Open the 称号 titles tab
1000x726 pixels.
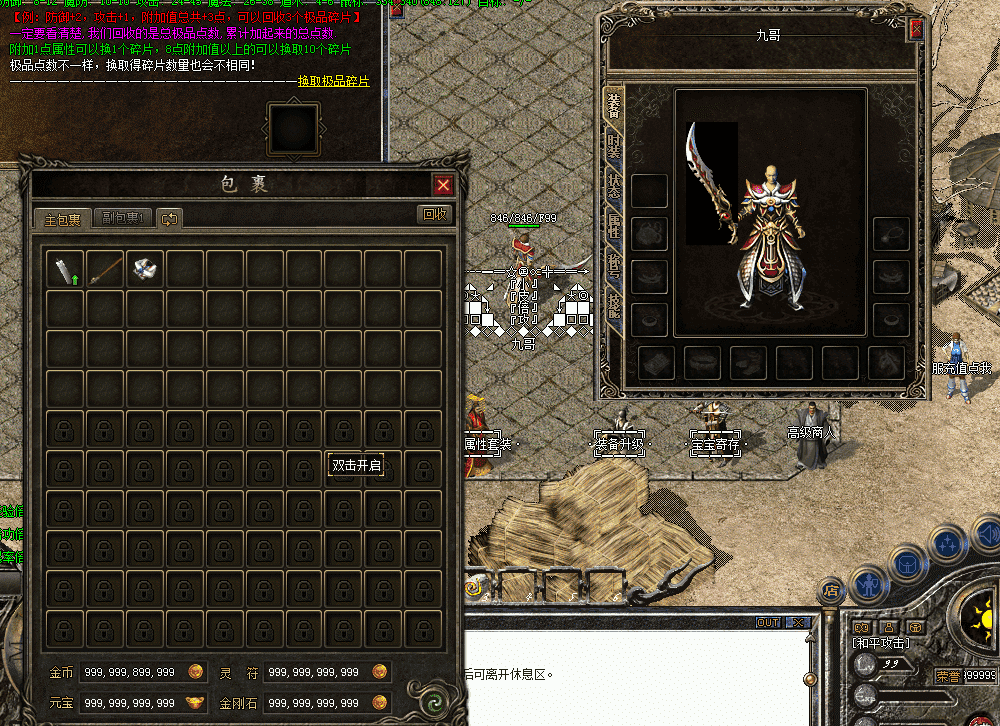(x=614, y=270)
